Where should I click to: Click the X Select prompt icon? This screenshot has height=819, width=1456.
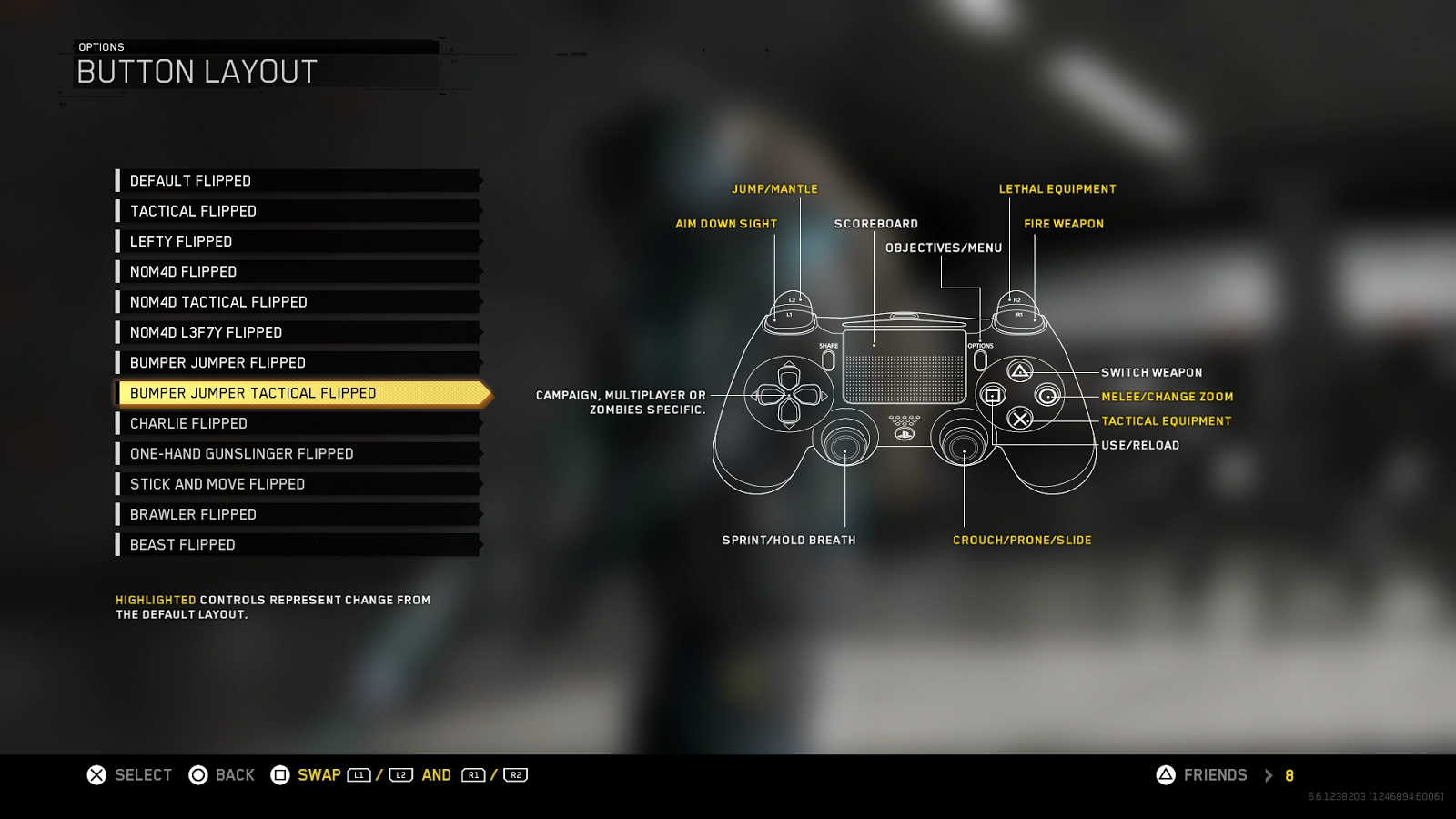[x=94, y=774]
